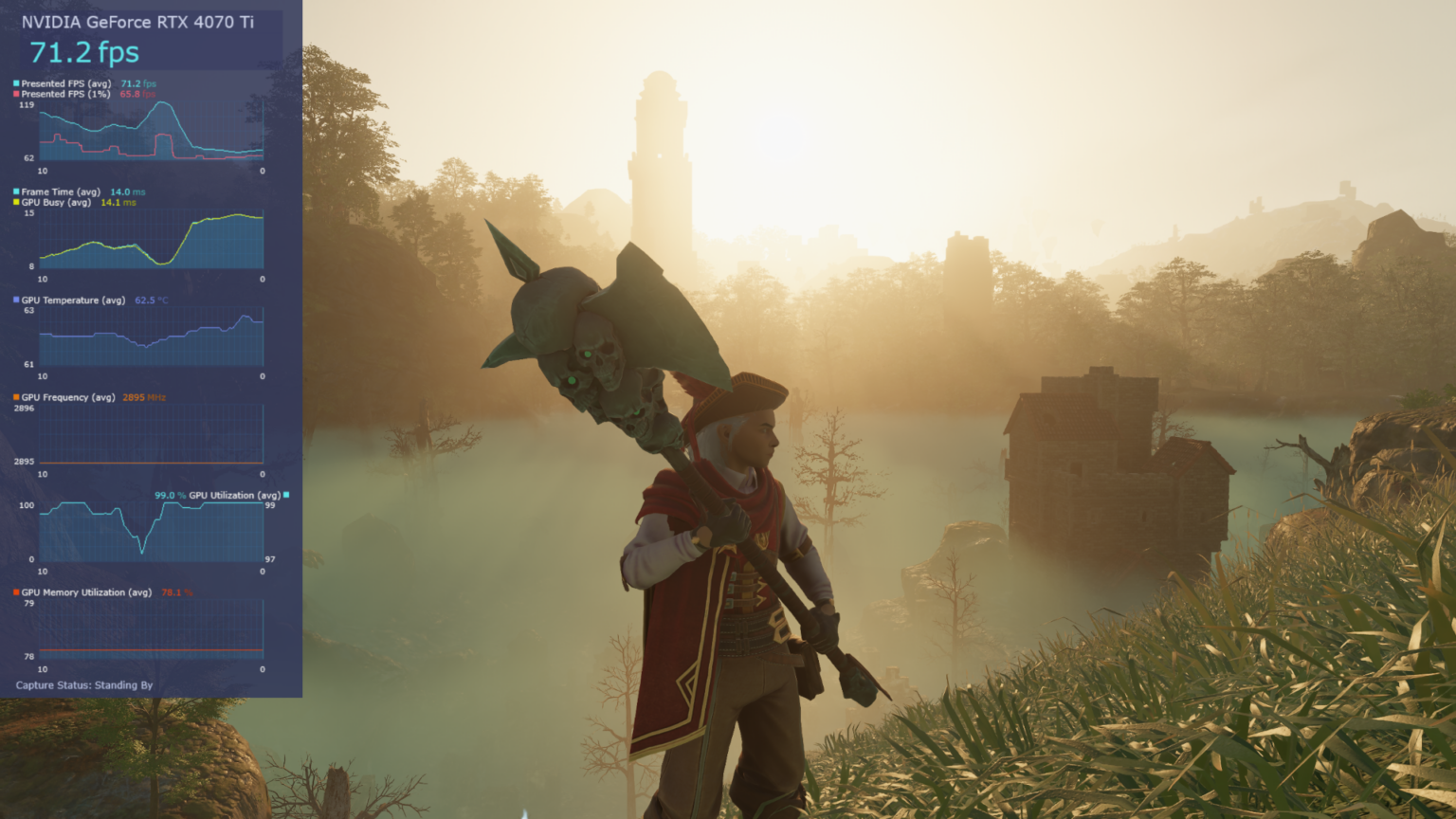The width and height of the screenshot is (1456, 819).
Task: Click the 78.1 % memory utilization value
Action: 174,592
